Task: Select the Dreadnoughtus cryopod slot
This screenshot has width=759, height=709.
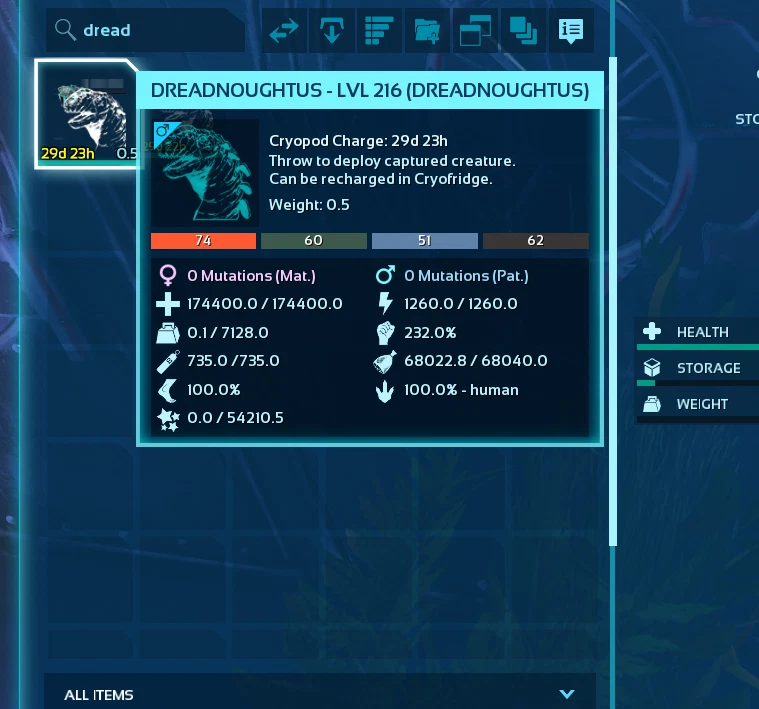Action: [x=85, y=115]
